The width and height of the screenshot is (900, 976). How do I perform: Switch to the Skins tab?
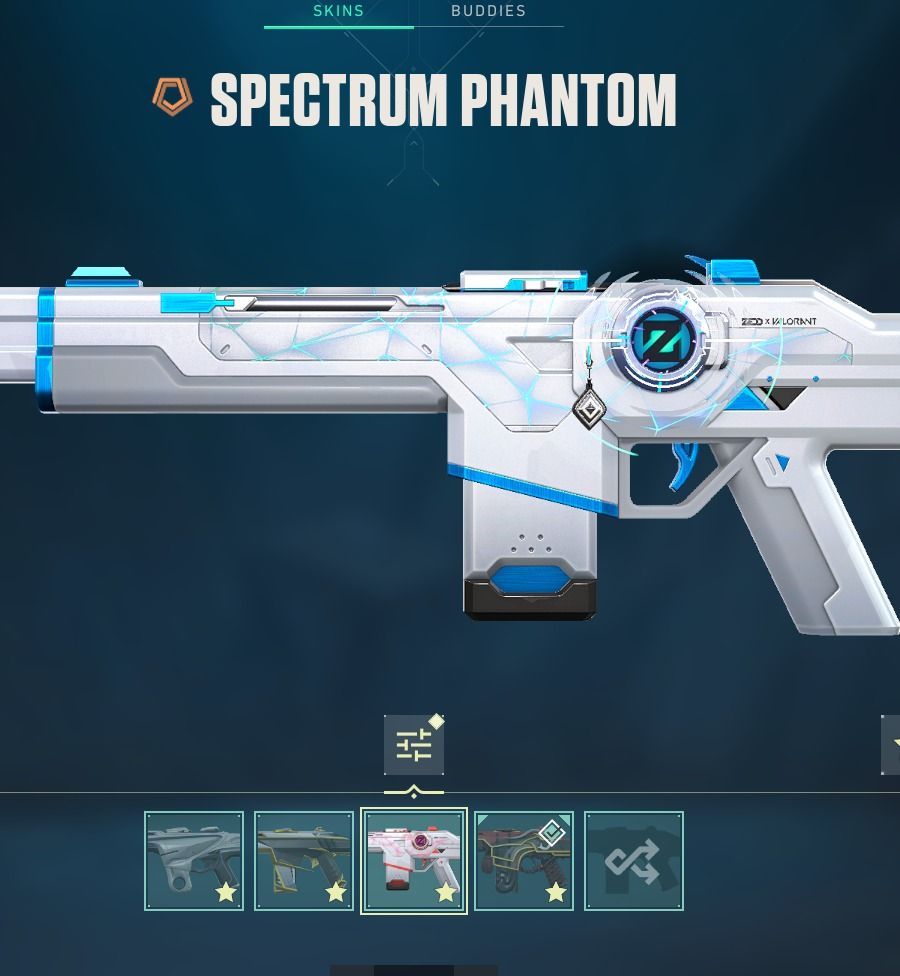coord(338,12)
